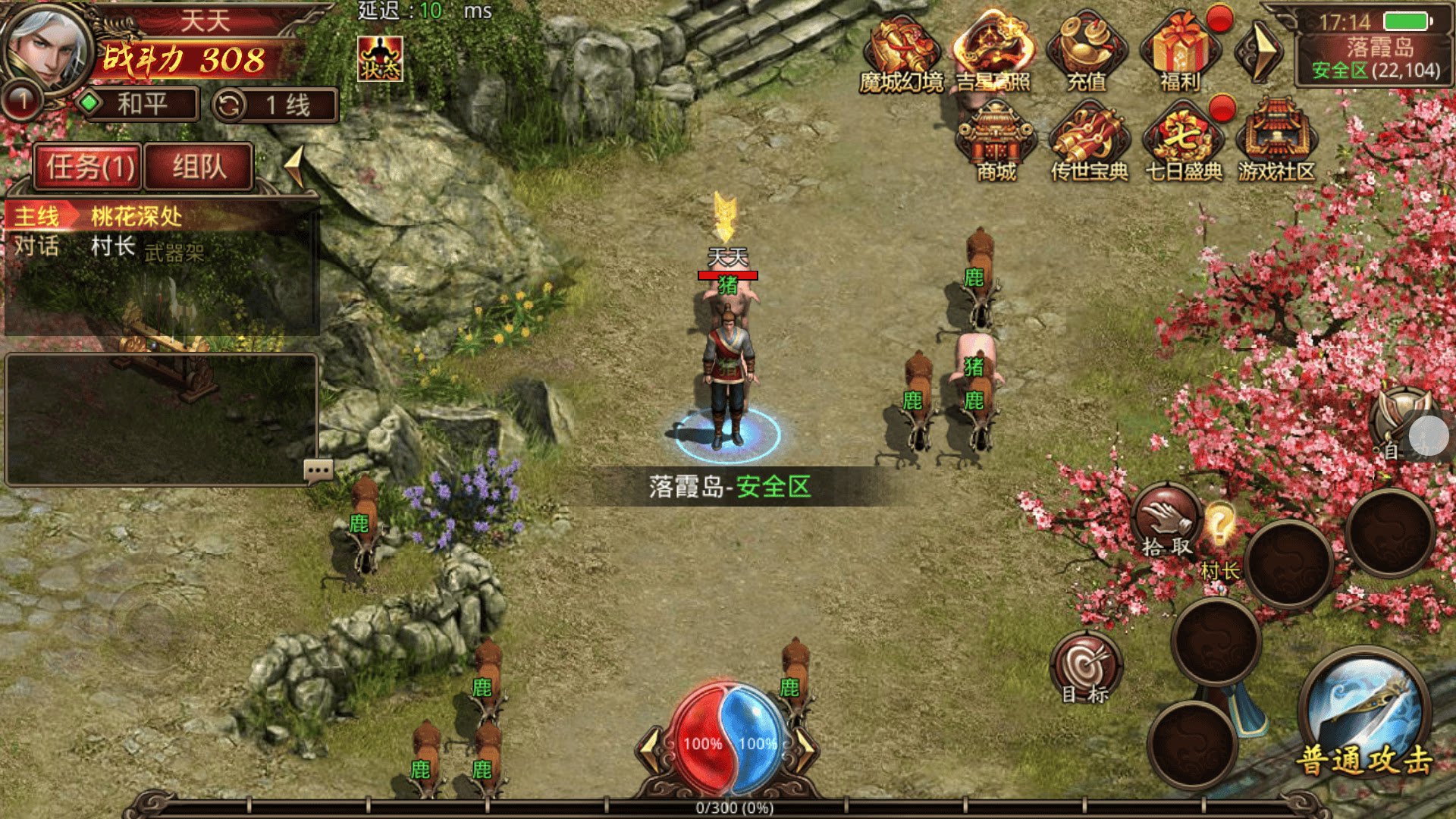Screen dimensions: 1456x819
Task: Open the hero portrait avatar
Action: (x=47, y=47)
